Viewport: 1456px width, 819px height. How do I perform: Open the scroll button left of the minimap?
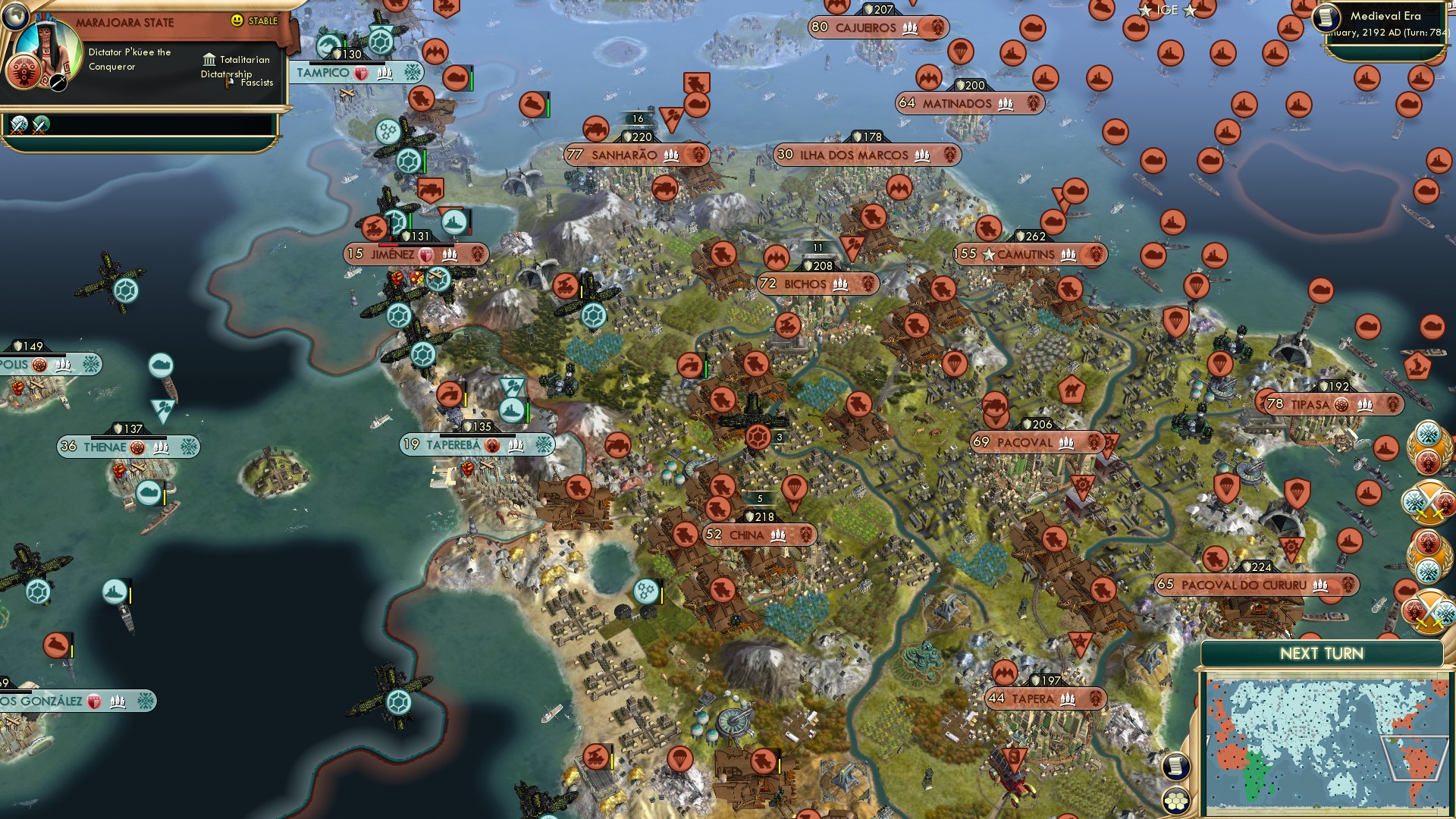pos(1175,766)
